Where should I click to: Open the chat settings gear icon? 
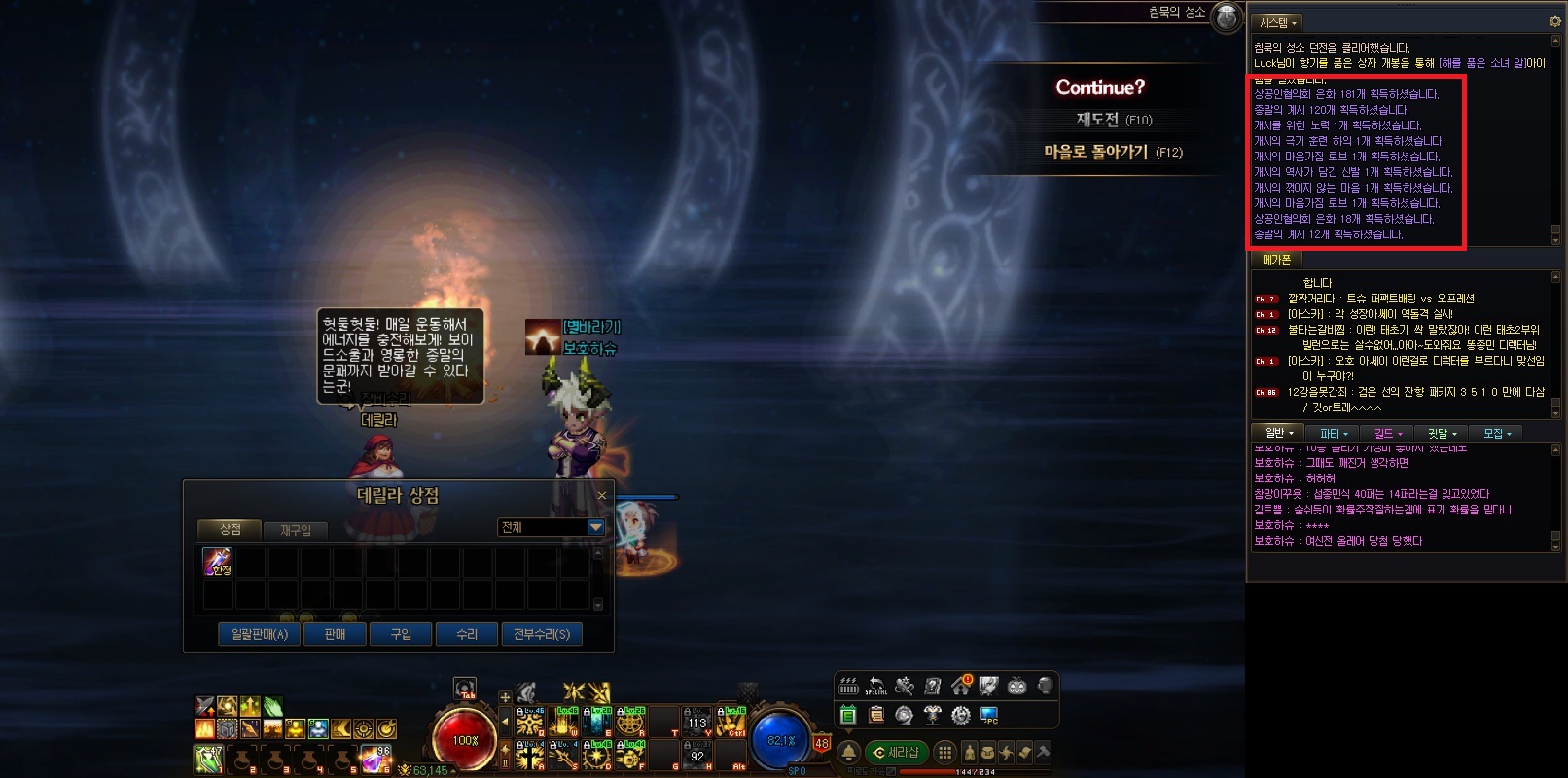click(1554, 21)
